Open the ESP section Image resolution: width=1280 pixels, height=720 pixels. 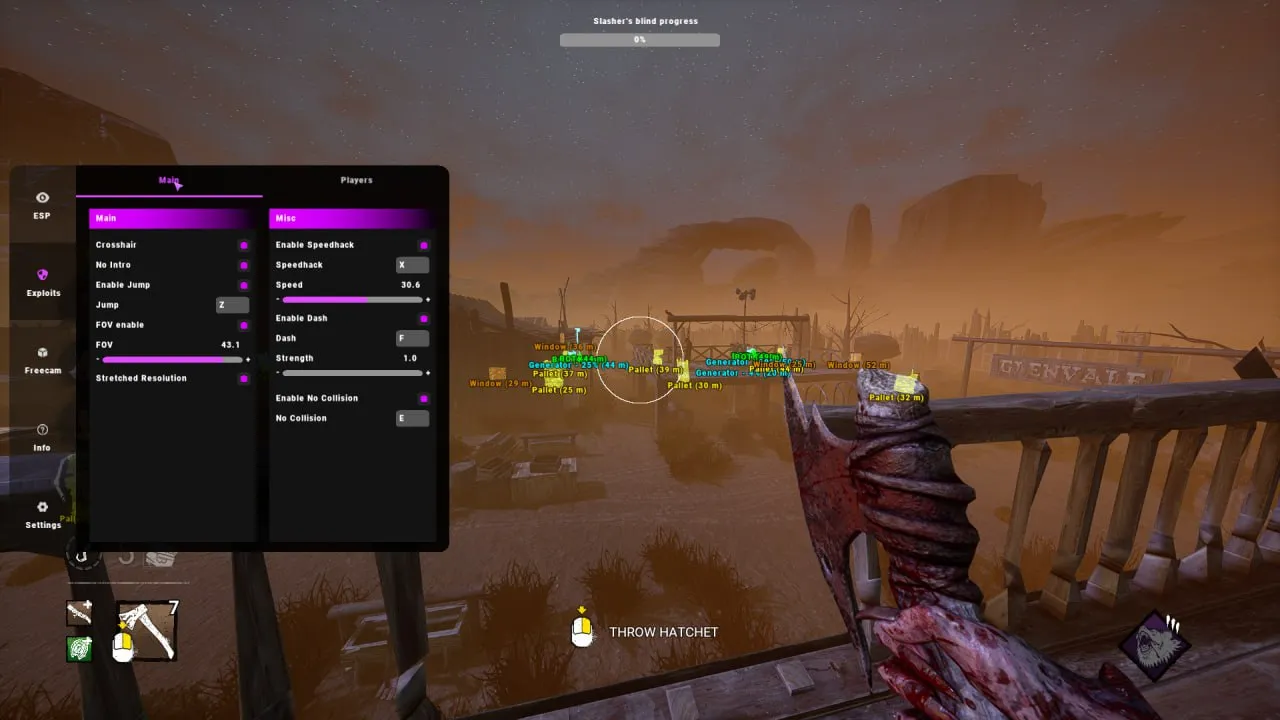tap(42, 205)
